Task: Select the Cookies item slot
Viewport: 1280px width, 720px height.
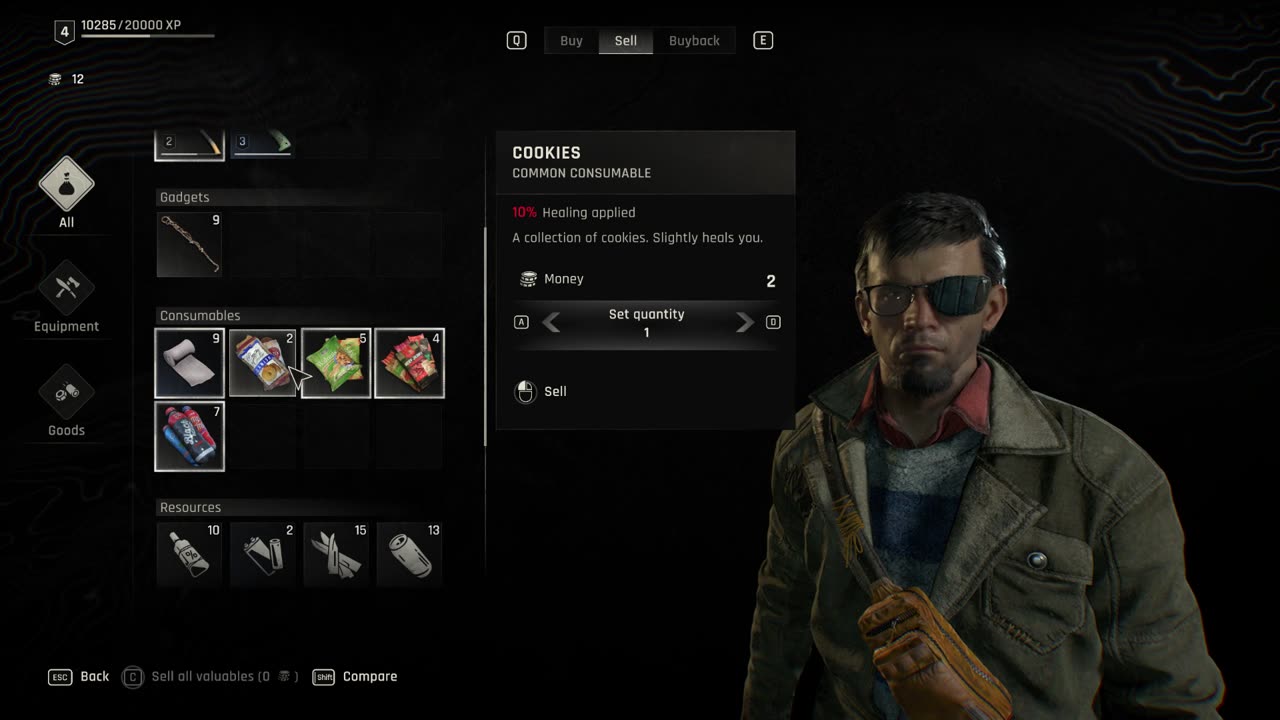Action: (x=263, y=363)
